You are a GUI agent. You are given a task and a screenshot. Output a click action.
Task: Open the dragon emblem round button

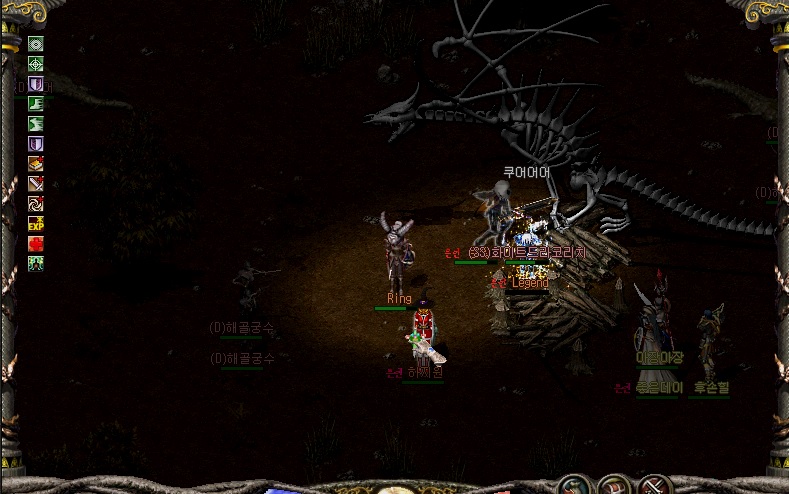point(572,485)
